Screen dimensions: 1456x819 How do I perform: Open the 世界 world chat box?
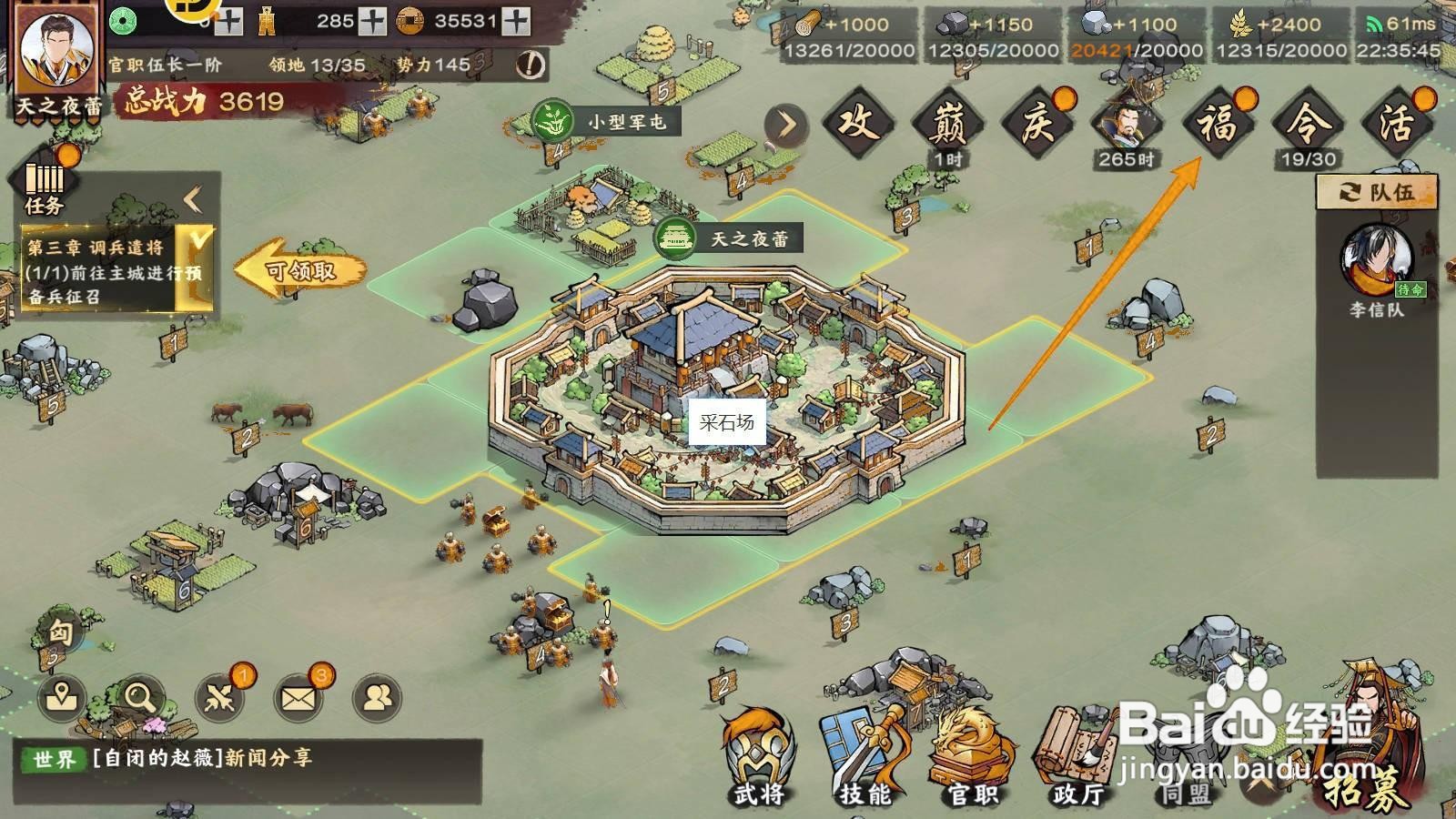[248, 759]
